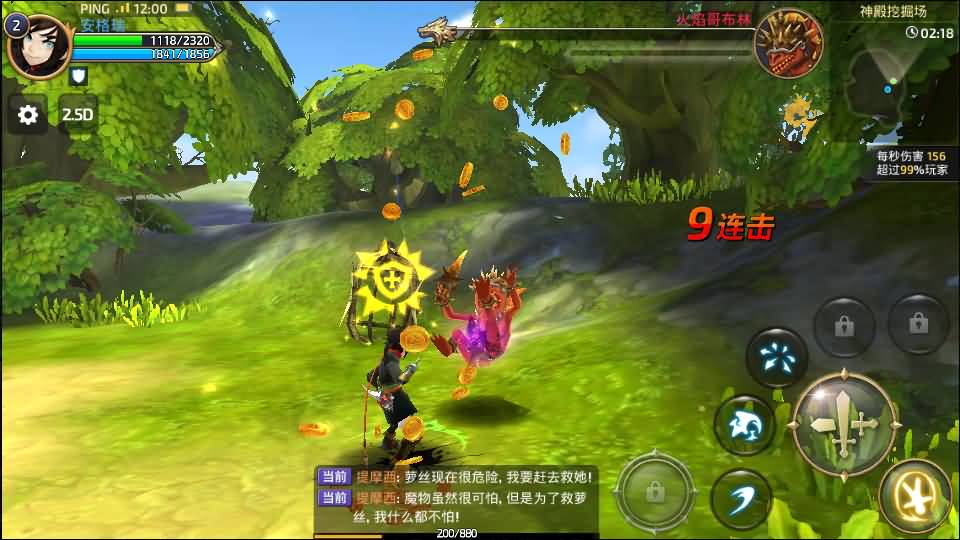
Task: Tap the player character portrait
Action: tap(38, 45)
